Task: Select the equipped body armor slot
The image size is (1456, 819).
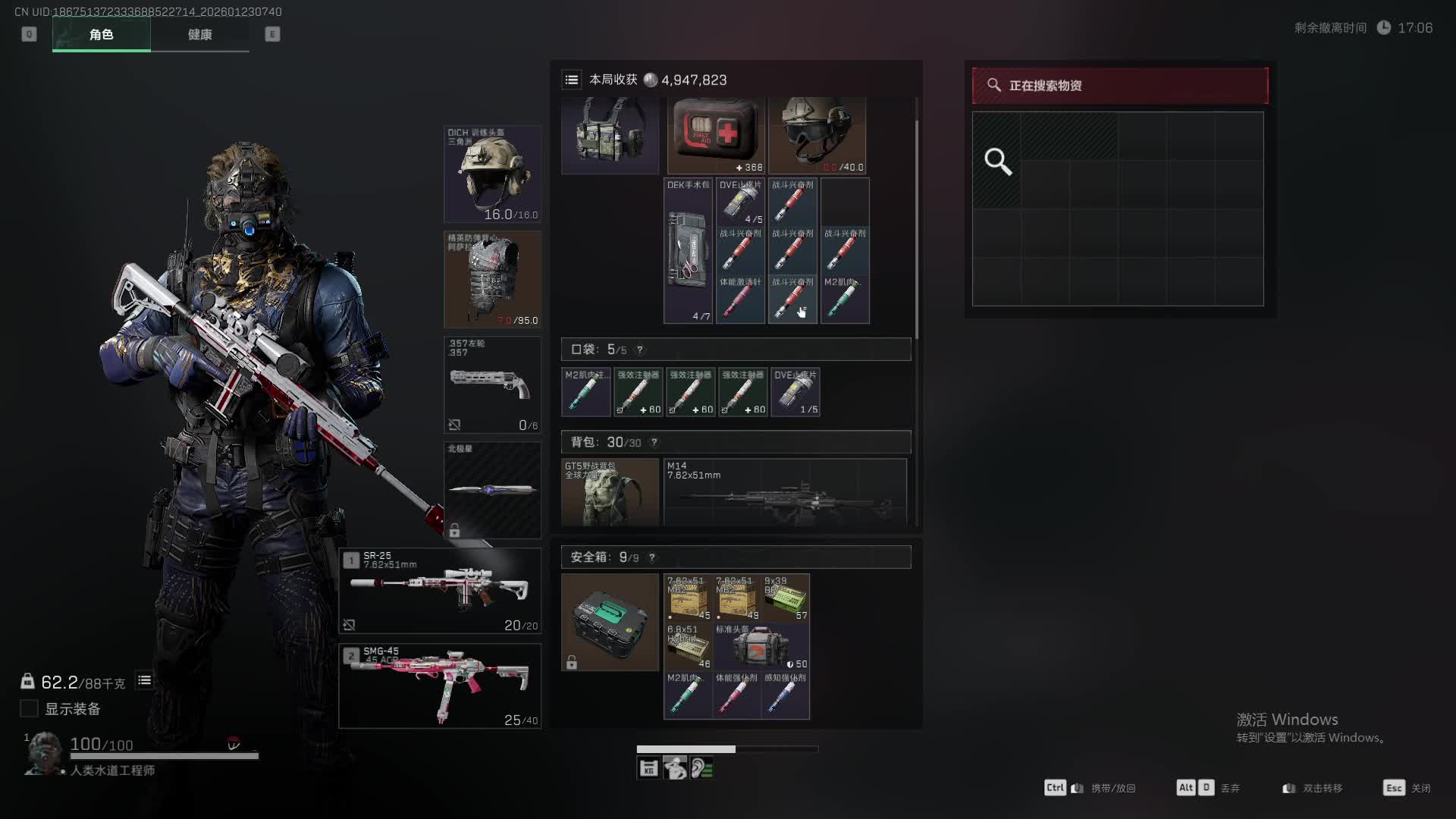Action: (x=492, y=280)
